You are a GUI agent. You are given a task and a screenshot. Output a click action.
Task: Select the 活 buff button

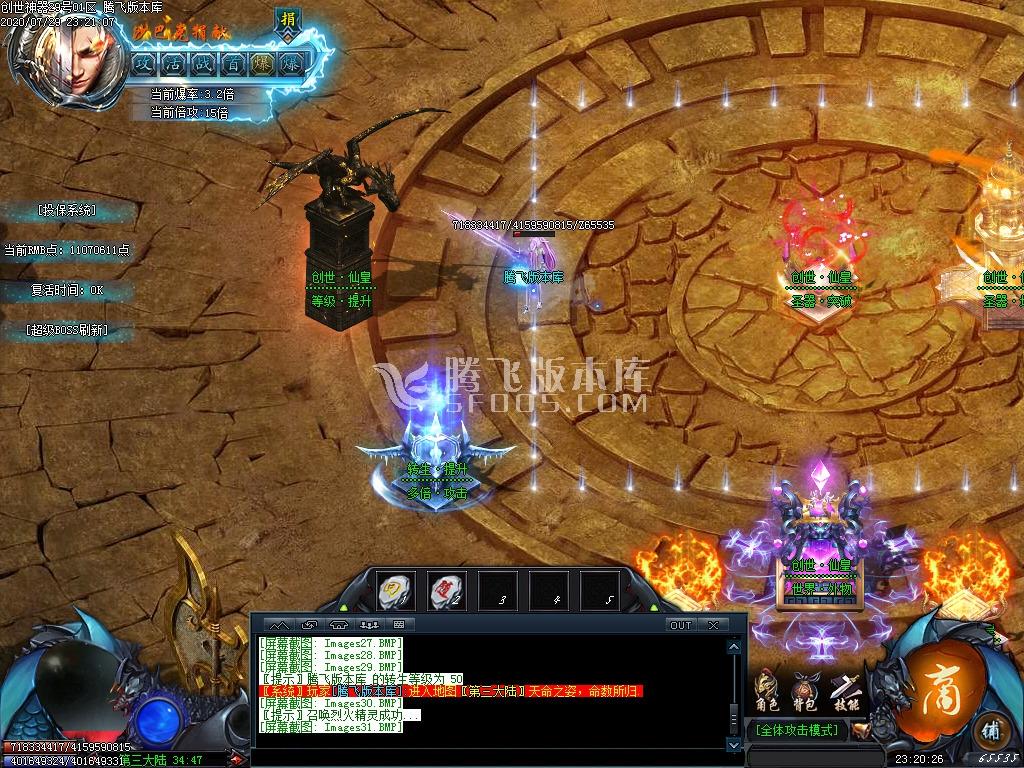tap(173, 63)
